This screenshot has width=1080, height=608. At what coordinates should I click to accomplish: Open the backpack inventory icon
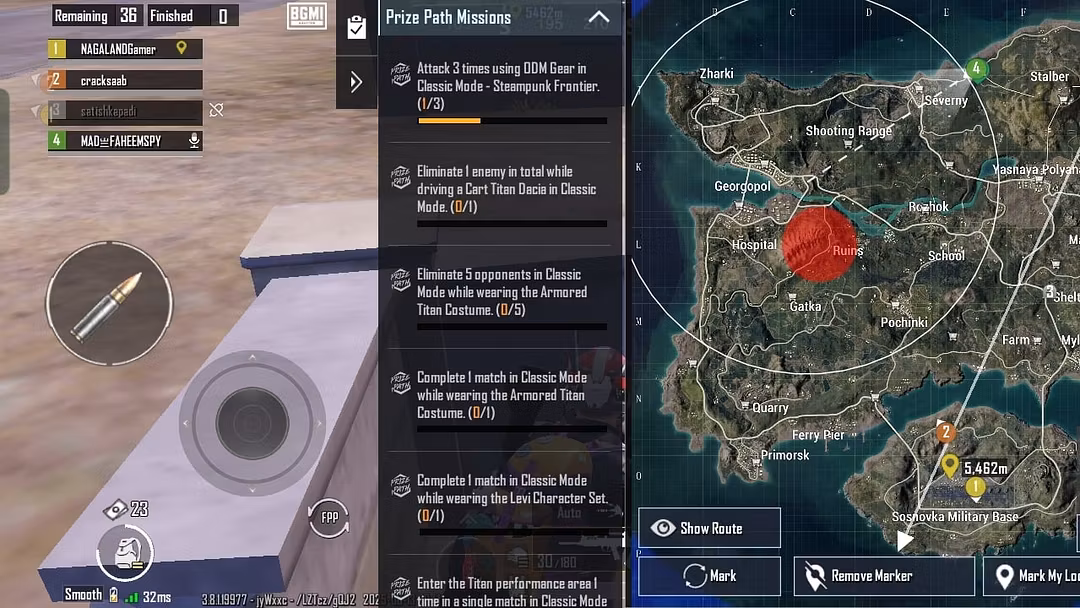point(125,553)
